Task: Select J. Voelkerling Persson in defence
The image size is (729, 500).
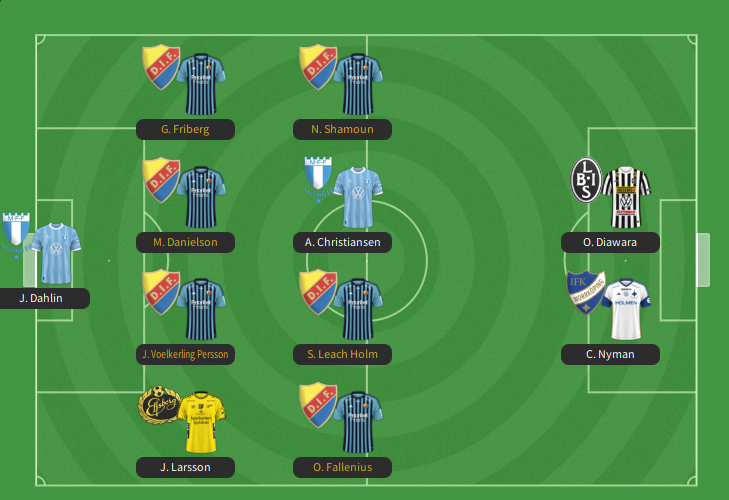Action: tap(202, 310)
